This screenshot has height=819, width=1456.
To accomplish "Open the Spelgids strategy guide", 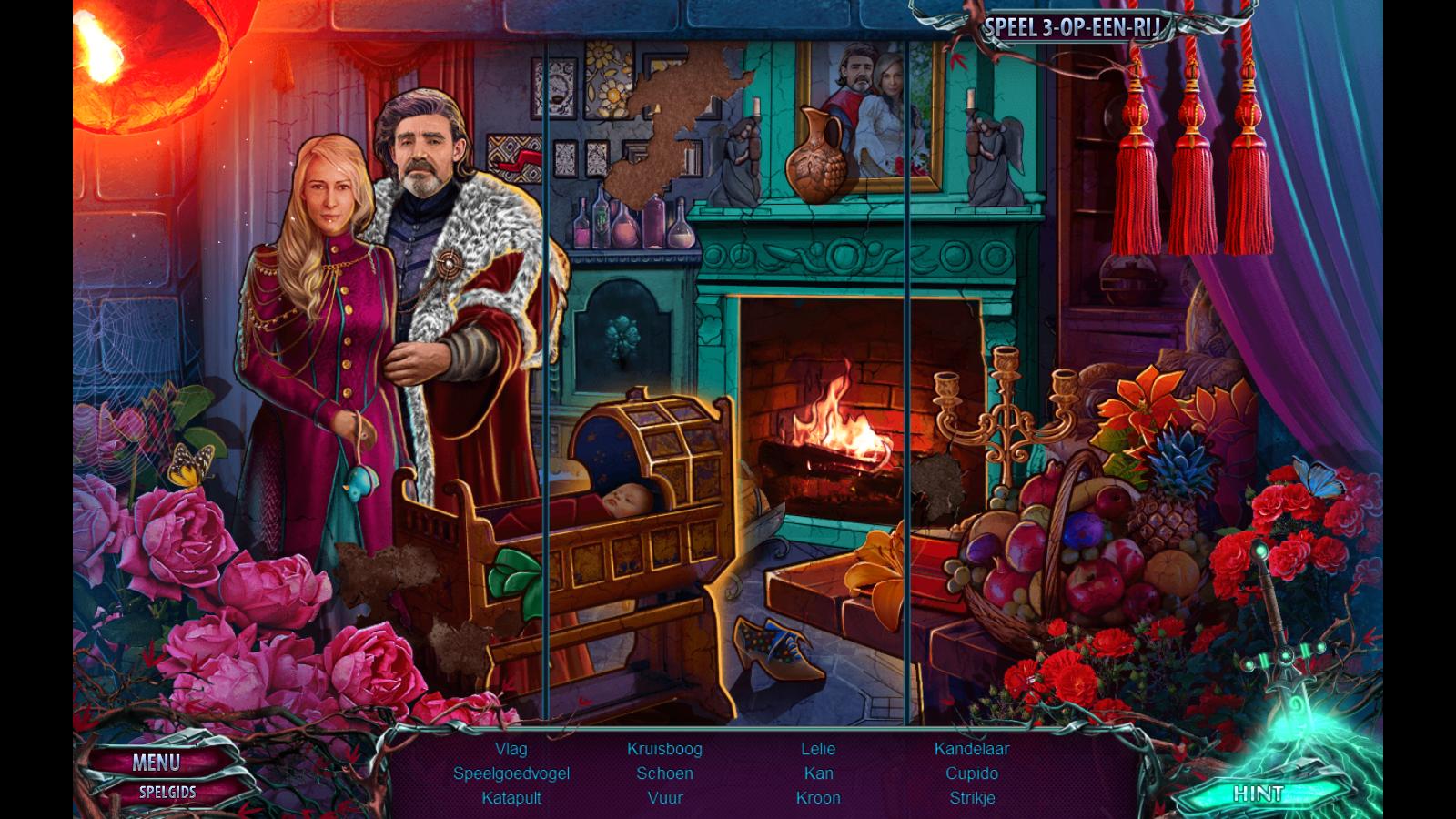I will pyautogui.click(x=167, y=792).
